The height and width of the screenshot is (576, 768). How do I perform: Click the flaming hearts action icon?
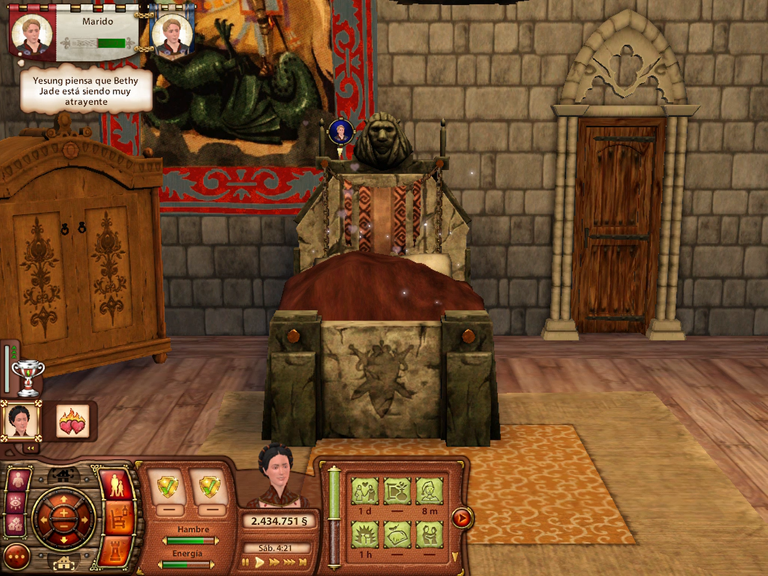[71, 421]
